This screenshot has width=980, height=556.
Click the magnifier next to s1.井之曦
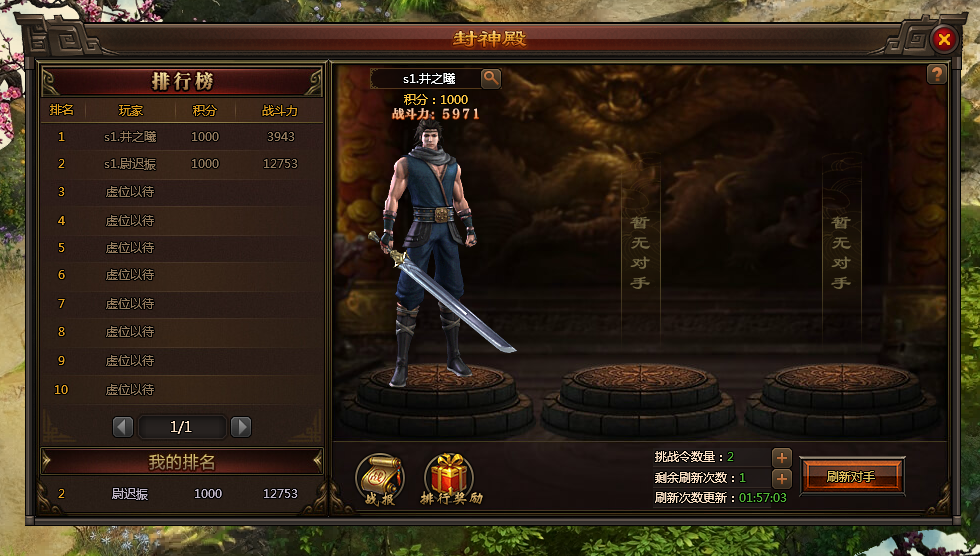(x=491, y=77)
